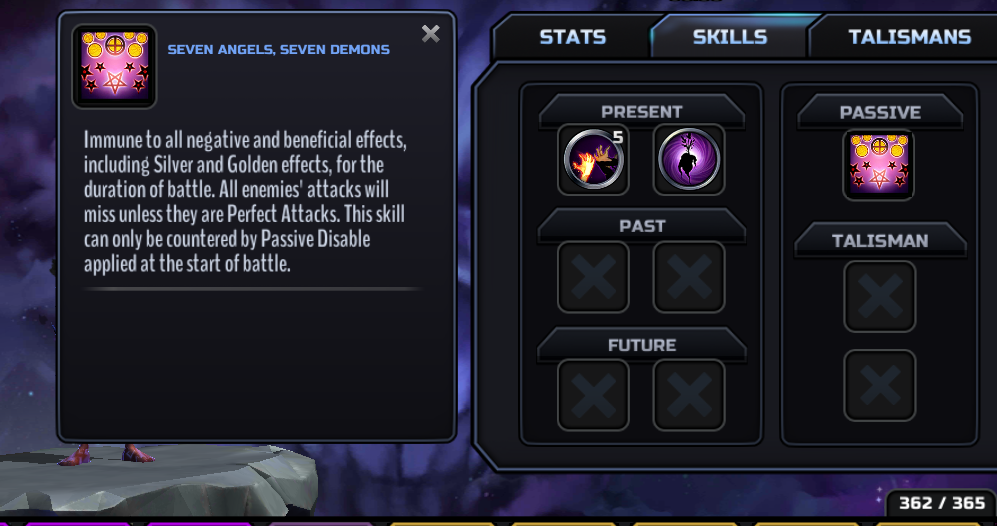Open the Skills tab

pyautogui.click(x=729, y=37)
